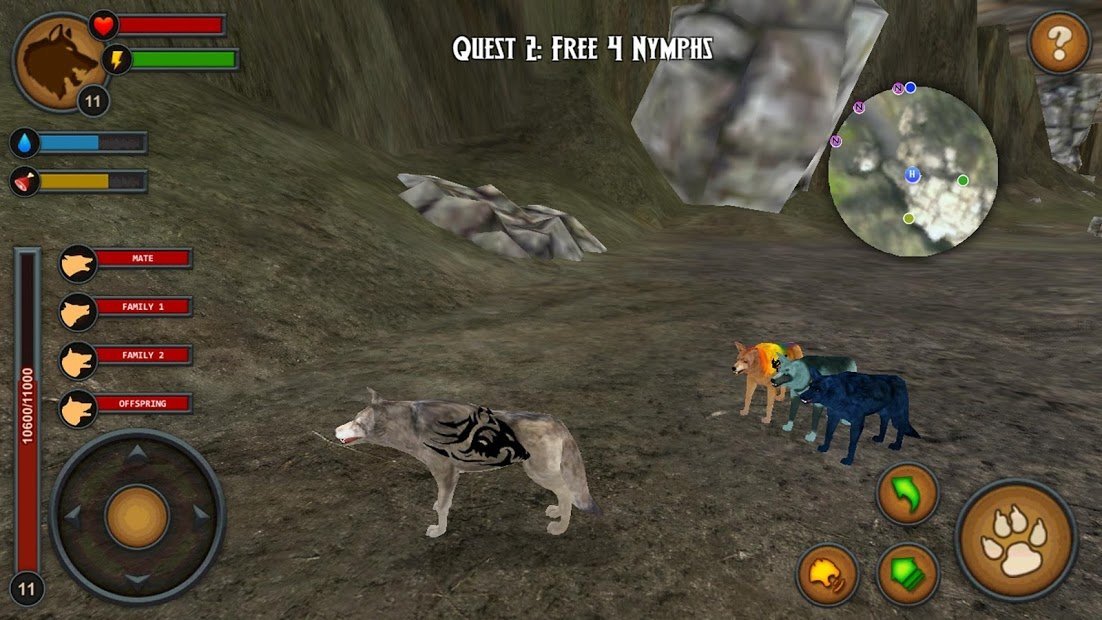Open the wolf portrait profile
Screen dimensions: 1102x620
pos(59,61)
